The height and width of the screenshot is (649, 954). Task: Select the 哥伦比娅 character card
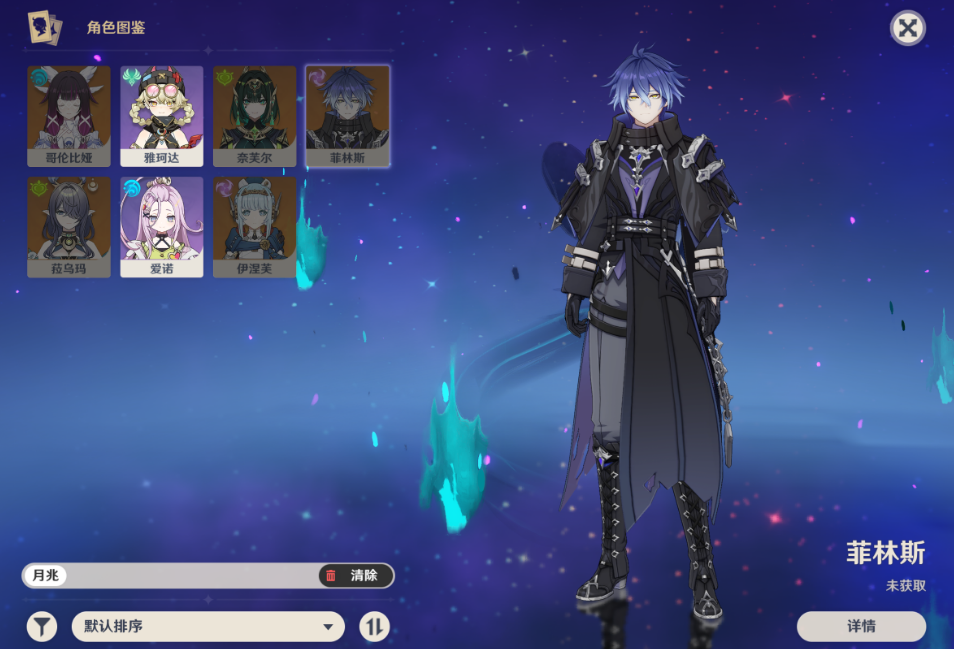click(69, 115)
